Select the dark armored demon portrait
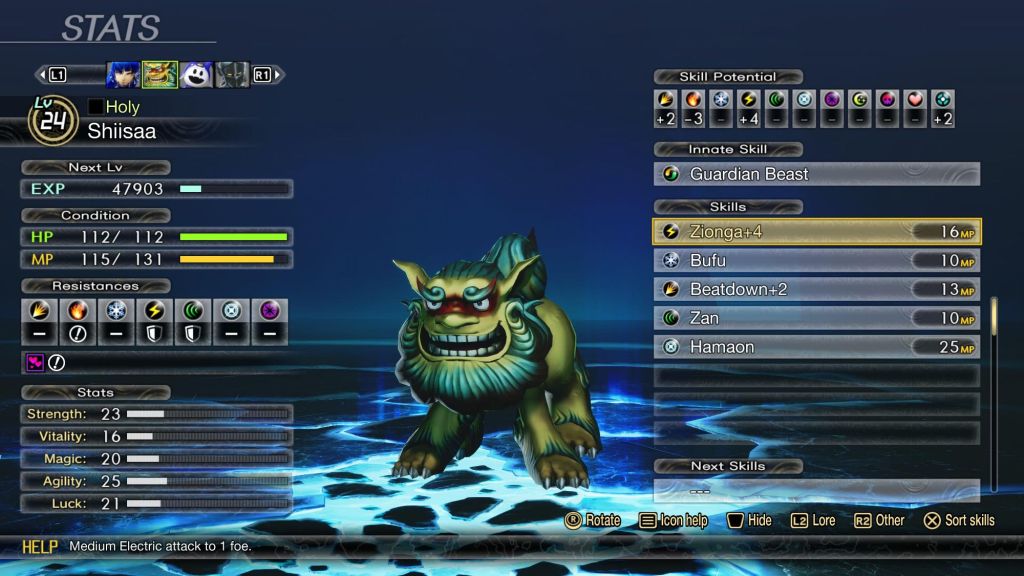 point(232,75)
